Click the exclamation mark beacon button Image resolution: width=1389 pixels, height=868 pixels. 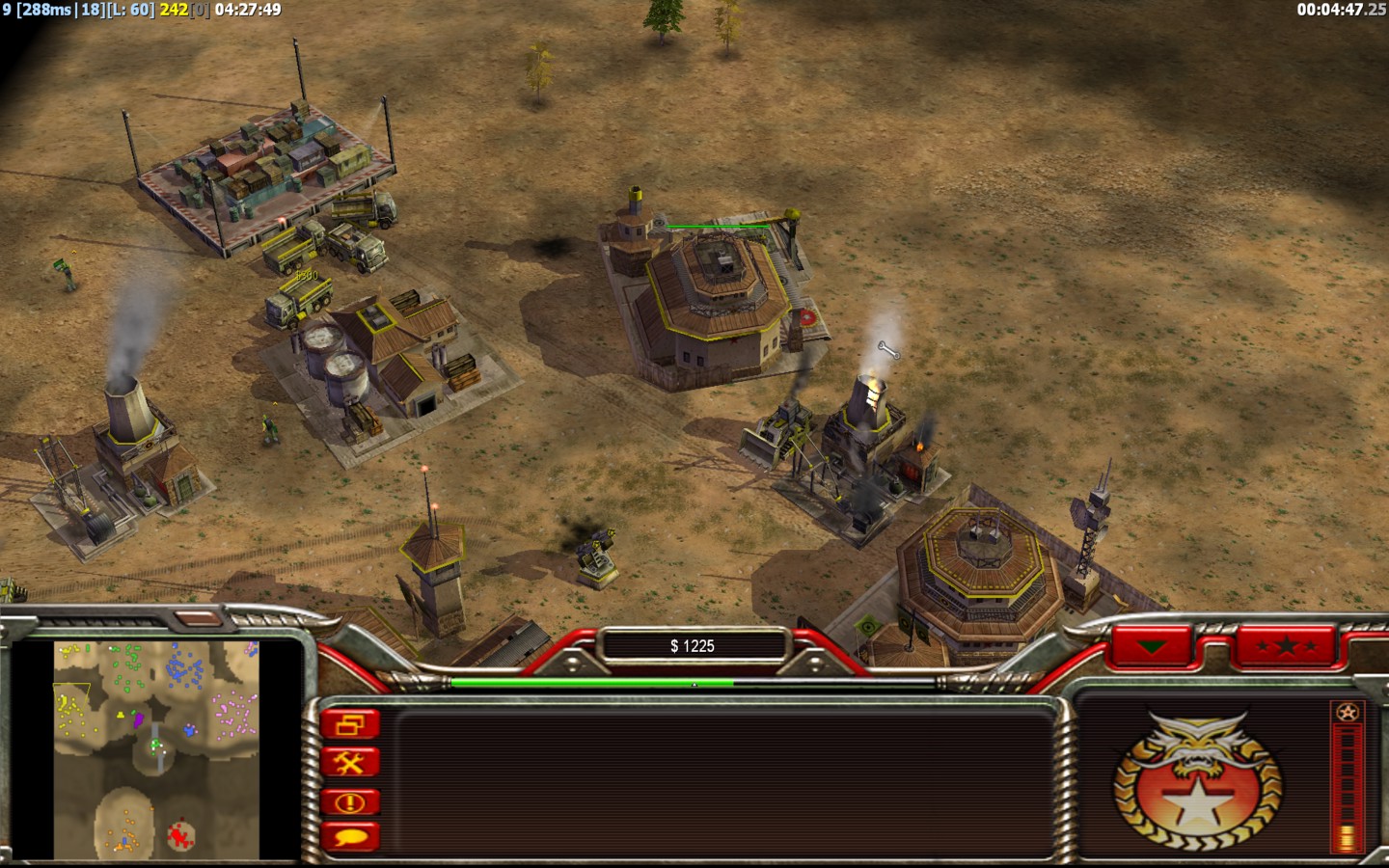click(x=350, y=801)
